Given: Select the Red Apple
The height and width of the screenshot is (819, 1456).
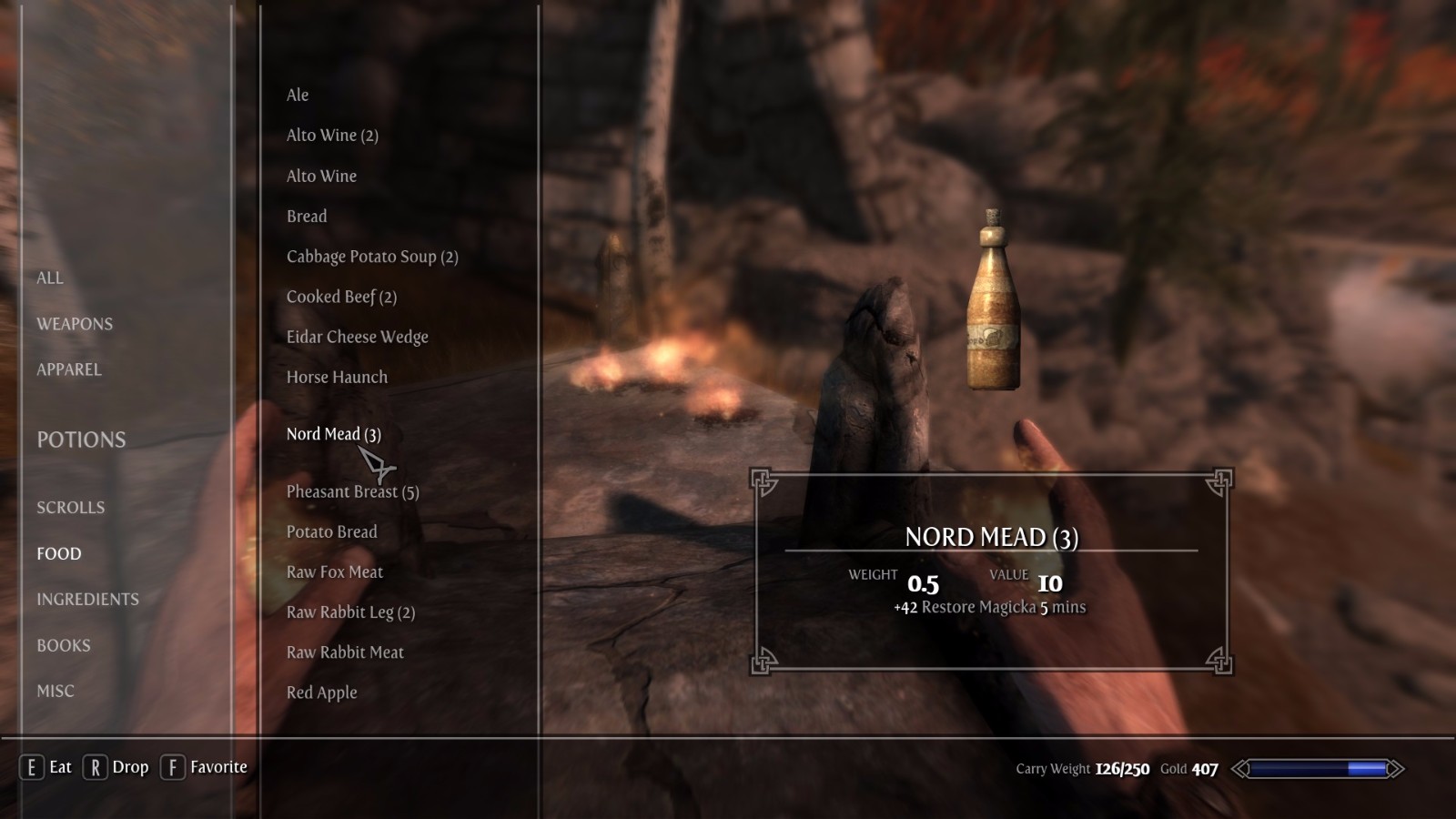Looking at the screenshot, I should (321, 693).
